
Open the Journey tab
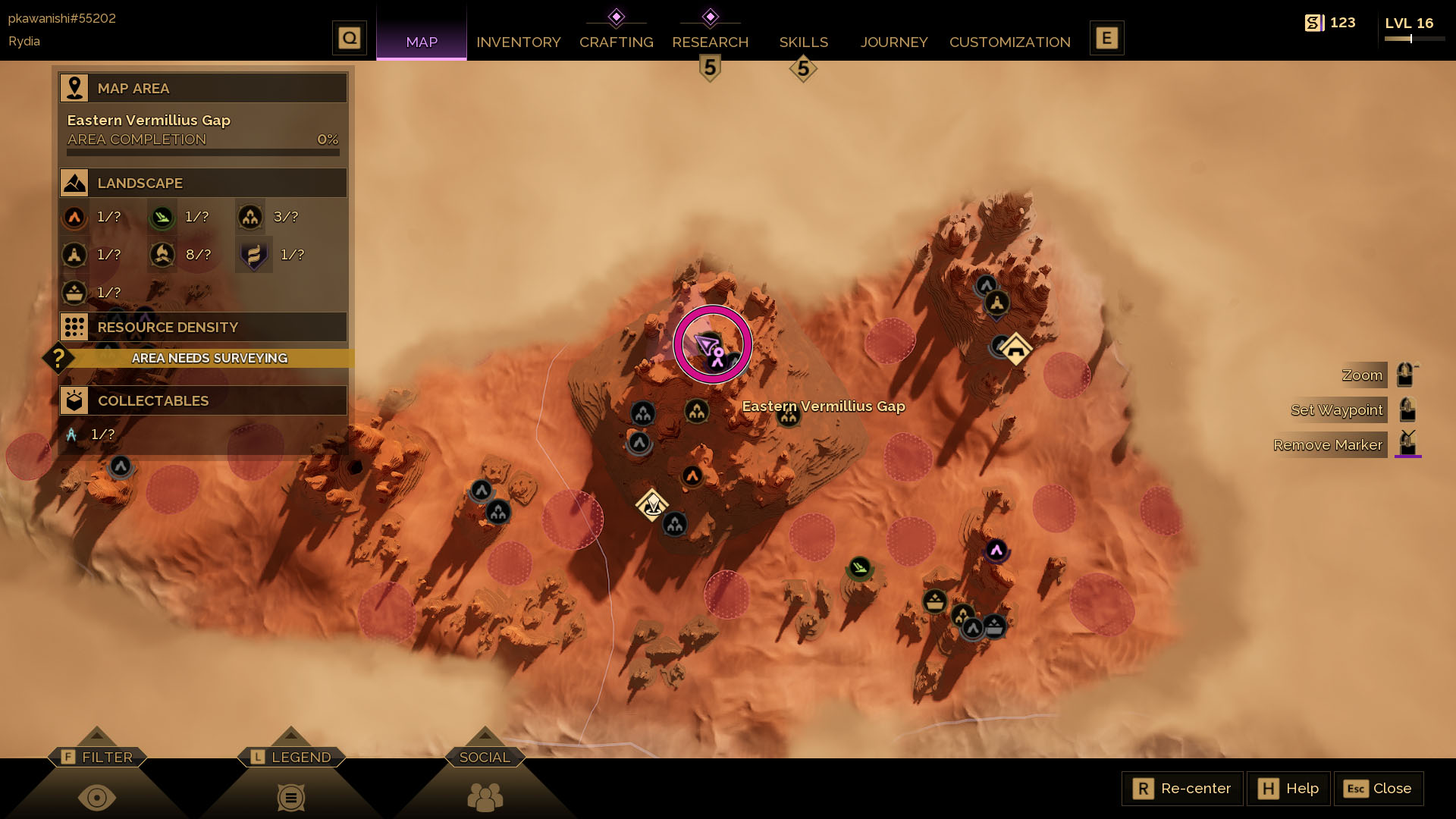coord(893,42)
